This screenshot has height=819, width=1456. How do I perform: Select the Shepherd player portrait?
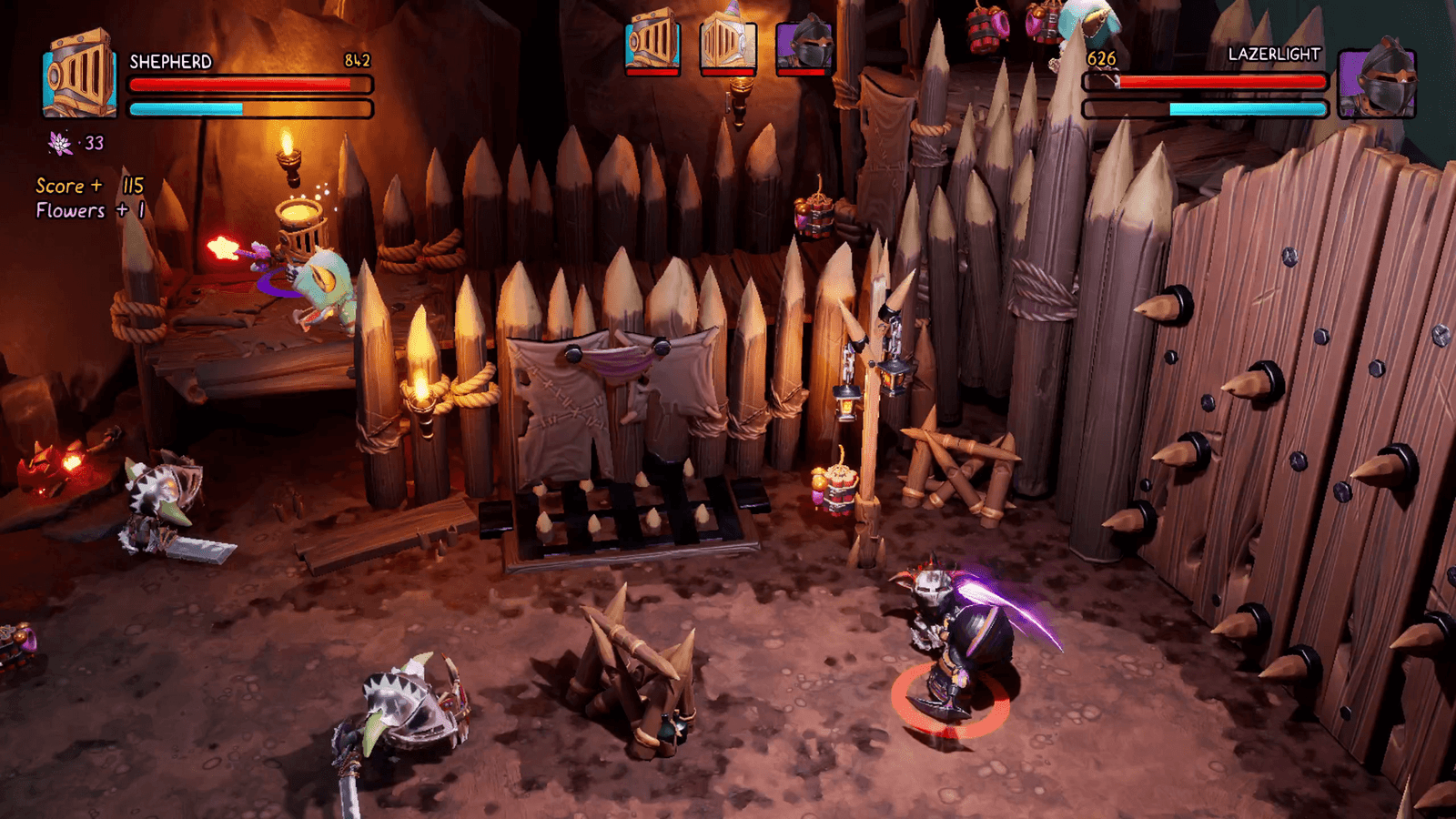coord(80,76)
